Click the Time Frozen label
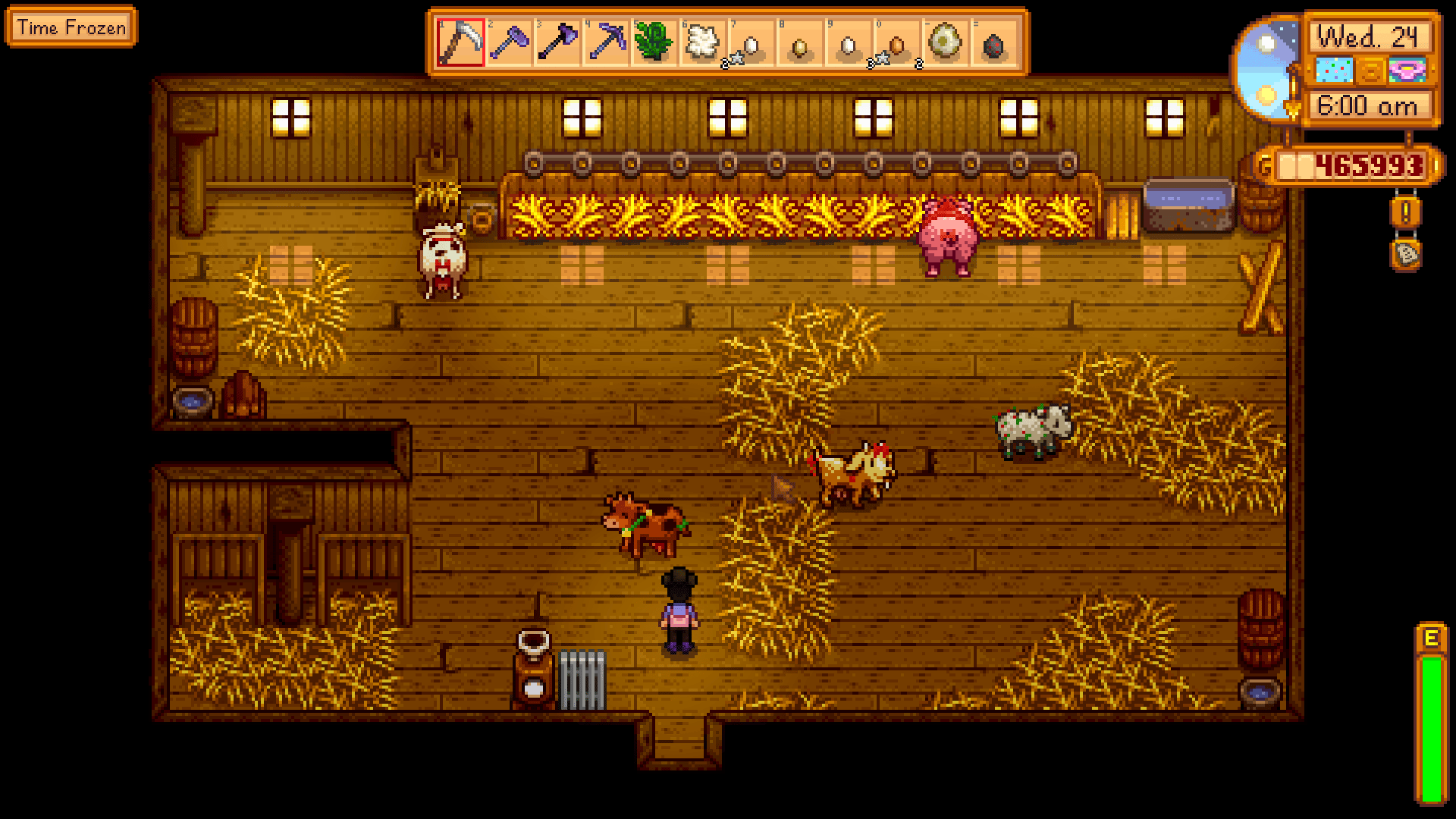 (68, 28)
